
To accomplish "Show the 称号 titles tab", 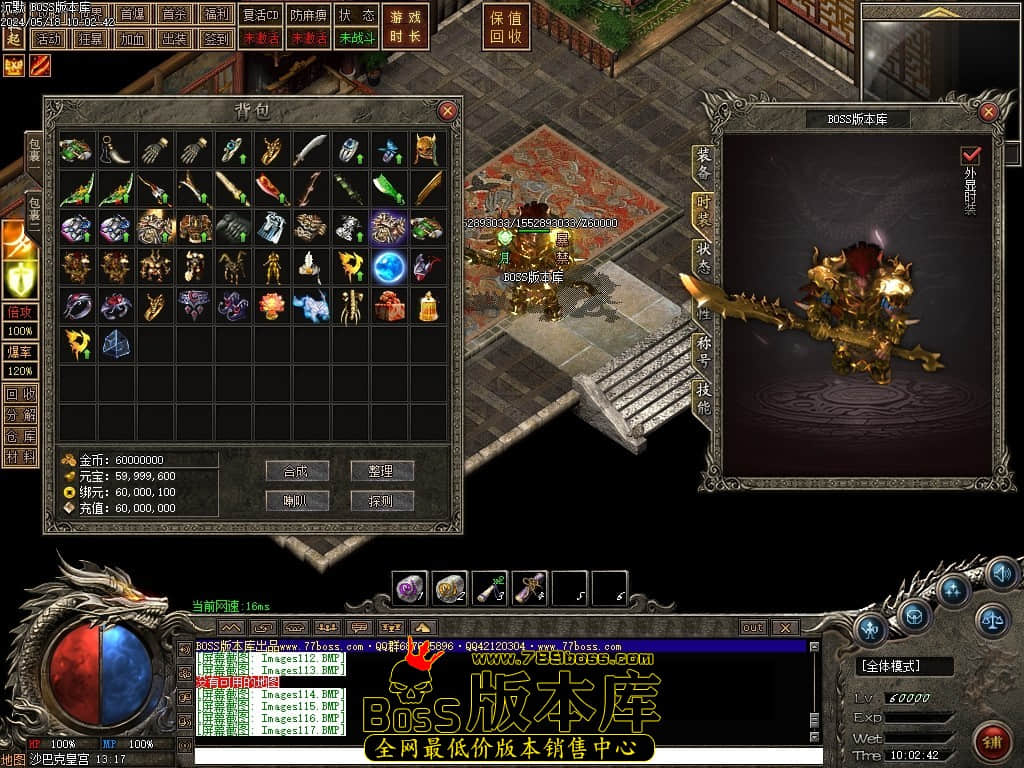I will tap(704, 350).
